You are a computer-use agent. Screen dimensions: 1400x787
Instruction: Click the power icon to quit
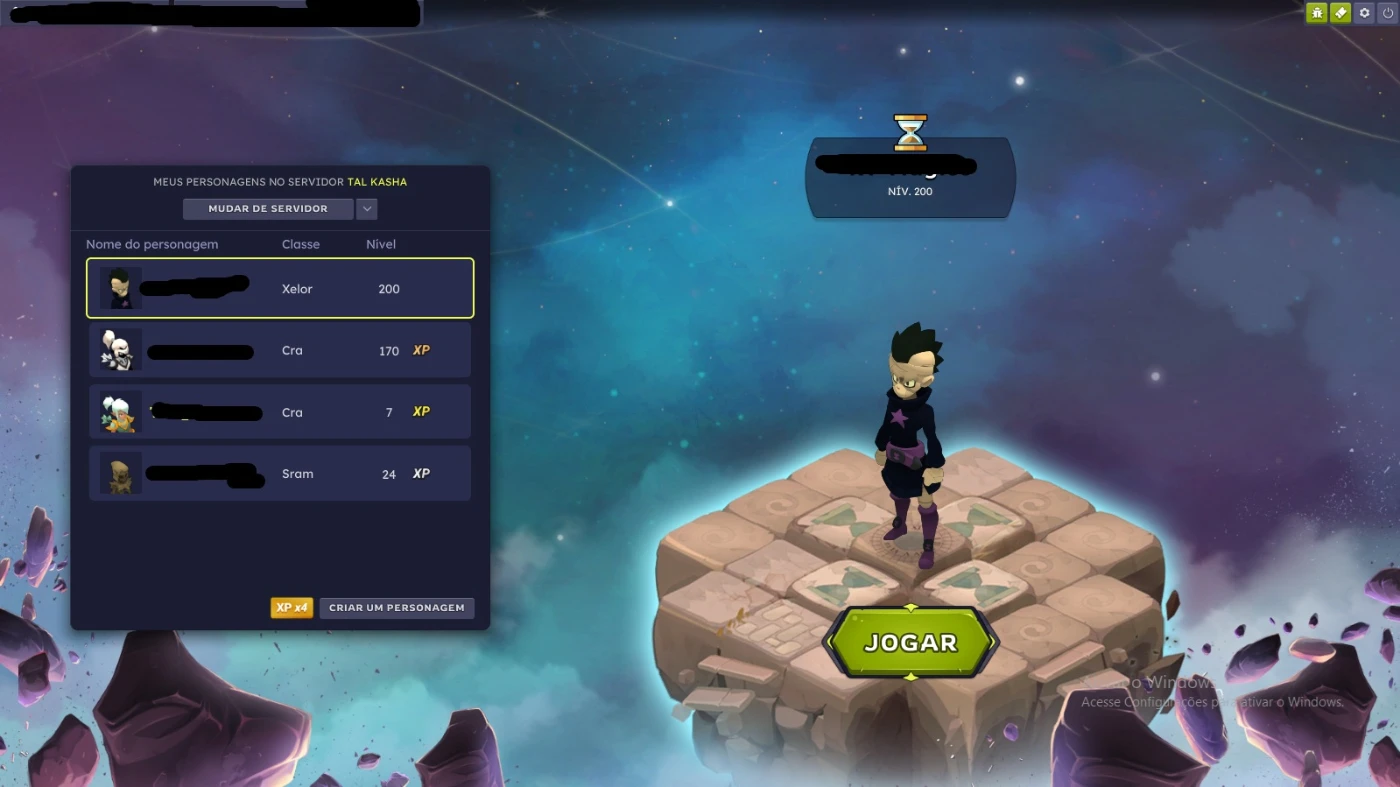coord(1387,13)
